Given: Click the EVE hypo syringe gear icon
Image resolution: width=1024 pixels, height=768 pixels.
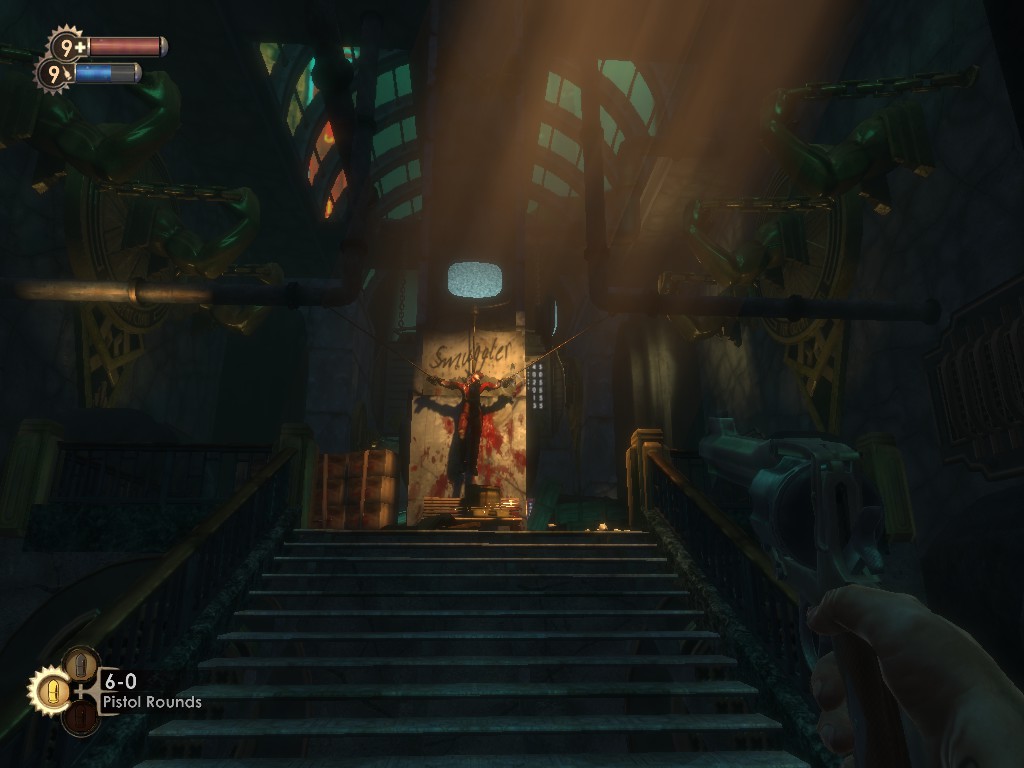Looking at the screenshot, I should pos(55,73).
